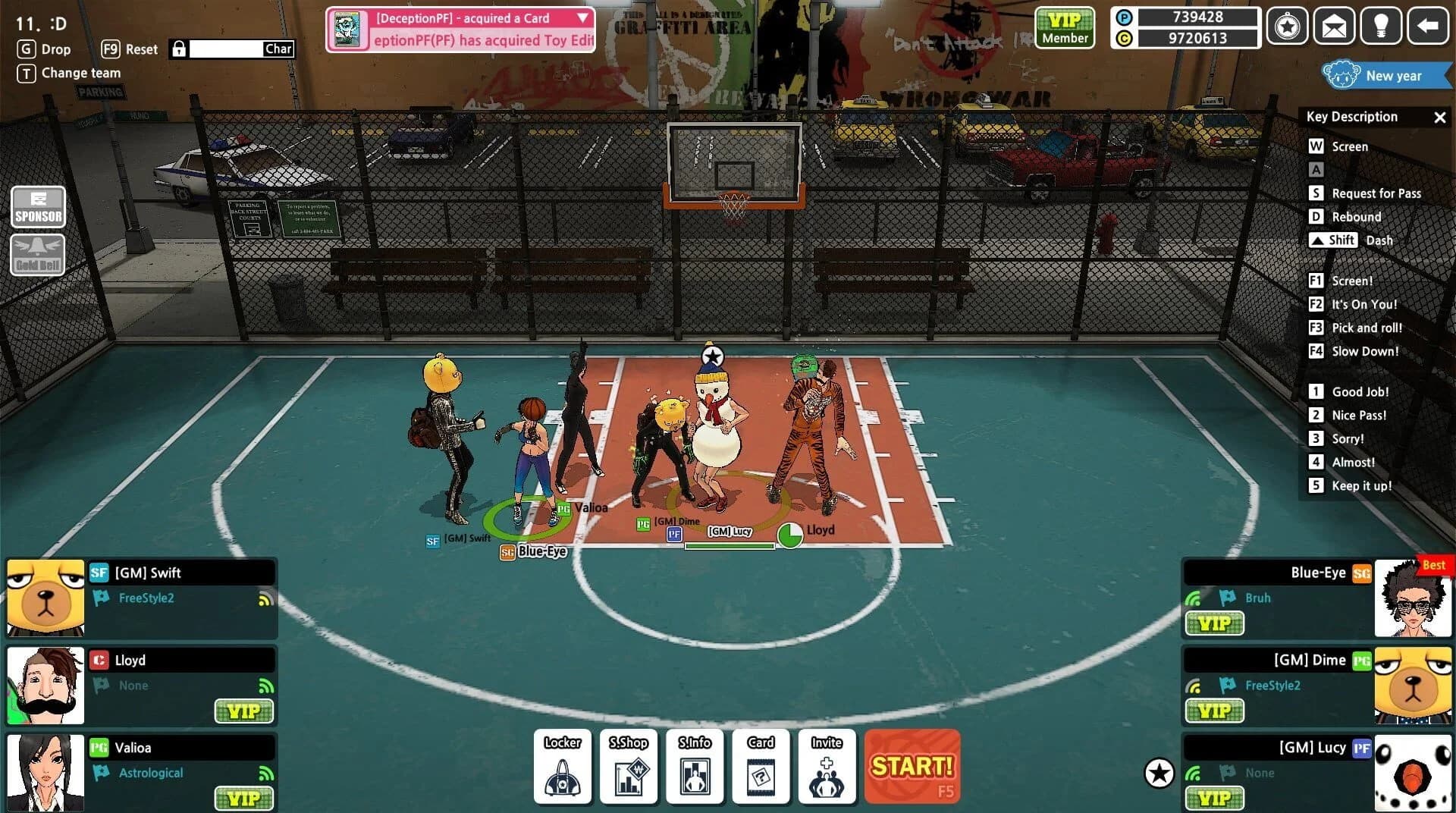Open the mailbox at the top right

(1334, 26)
